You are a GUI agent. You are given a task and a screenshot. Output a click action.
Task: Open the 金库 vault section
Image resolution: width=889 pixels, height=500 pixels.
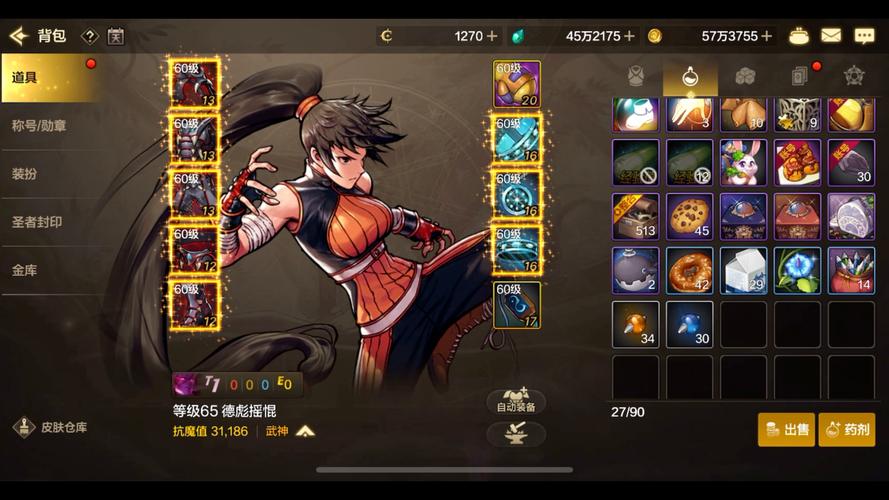point(48,270)
